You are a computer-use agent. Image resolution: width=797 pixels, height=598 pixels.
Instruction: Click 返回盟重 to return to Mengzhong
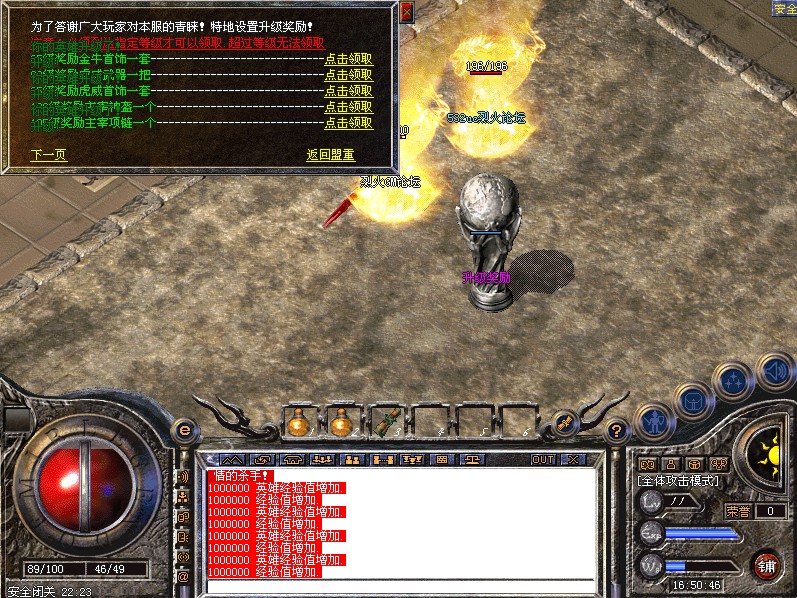pos(330,155)
